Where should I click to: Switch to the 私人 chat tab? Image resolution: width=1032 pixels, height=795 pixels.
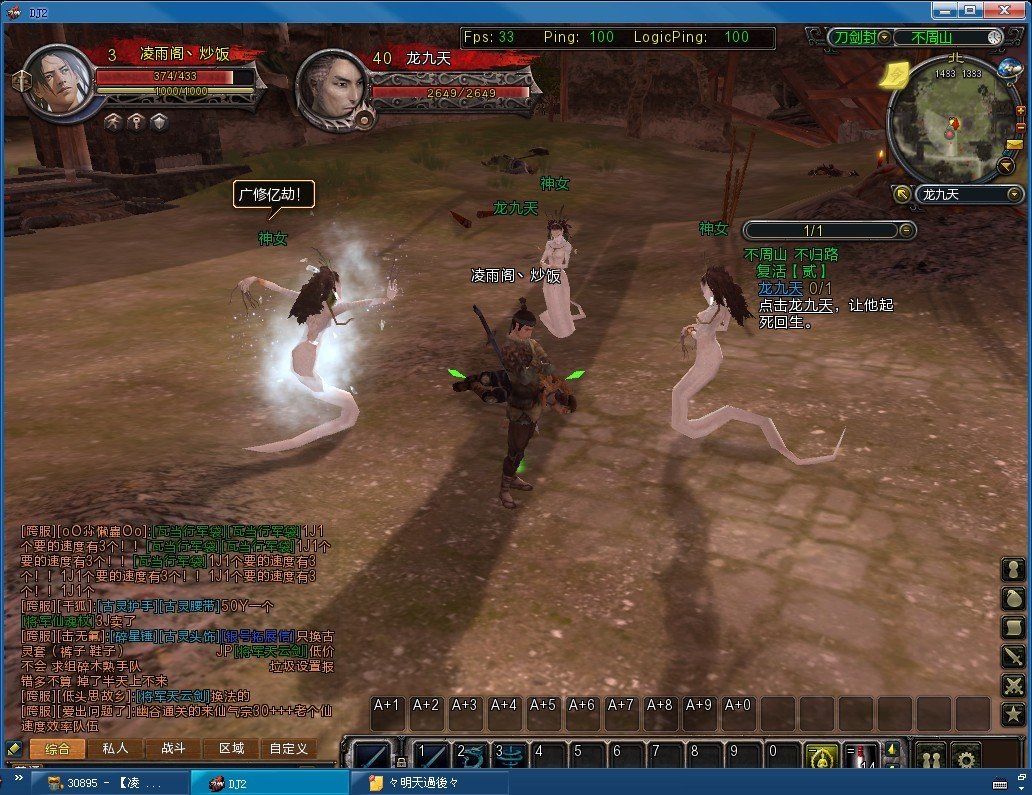115,748
